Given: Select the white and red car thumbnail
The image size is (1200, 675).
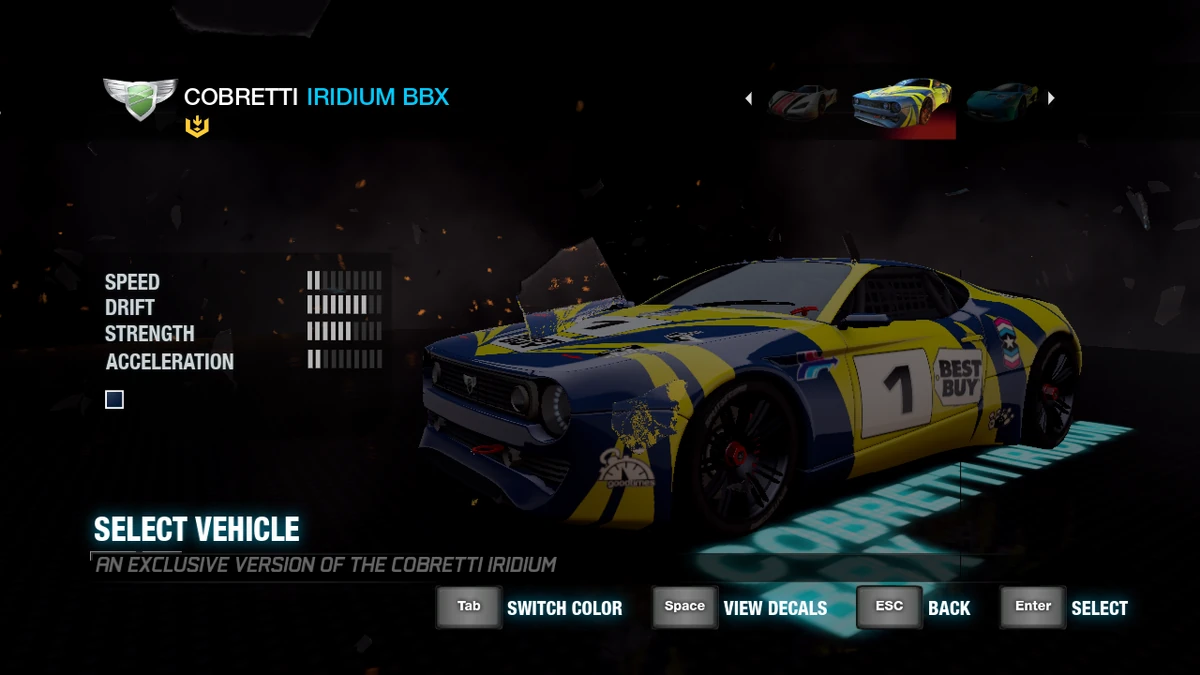Looking at the screenshot, I should pyautogui.click(x=802, y=100).
